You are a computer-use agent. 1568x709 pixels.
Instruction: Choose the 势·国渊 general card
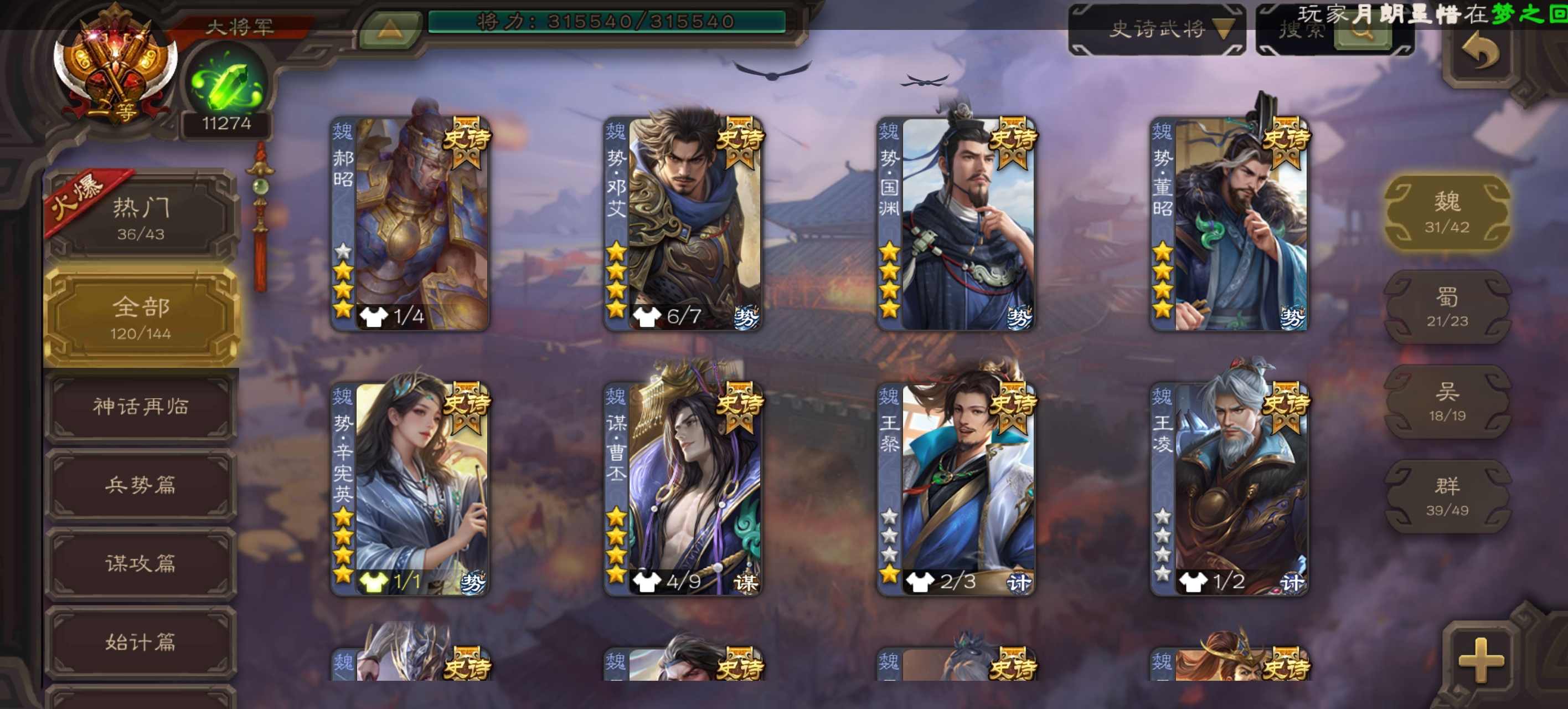[956, 224]
